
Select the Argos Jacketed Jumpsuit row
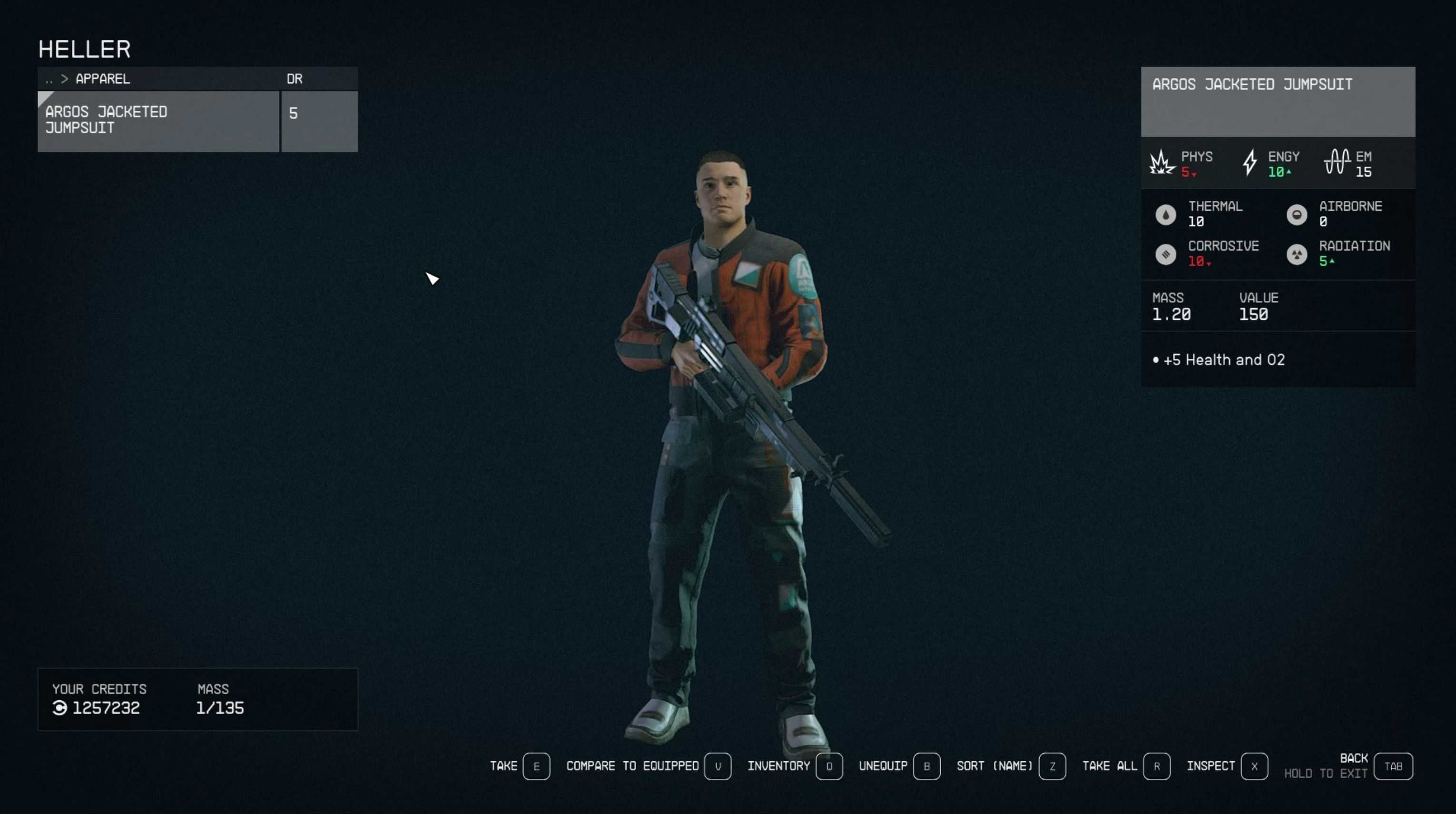click(158, 120)
